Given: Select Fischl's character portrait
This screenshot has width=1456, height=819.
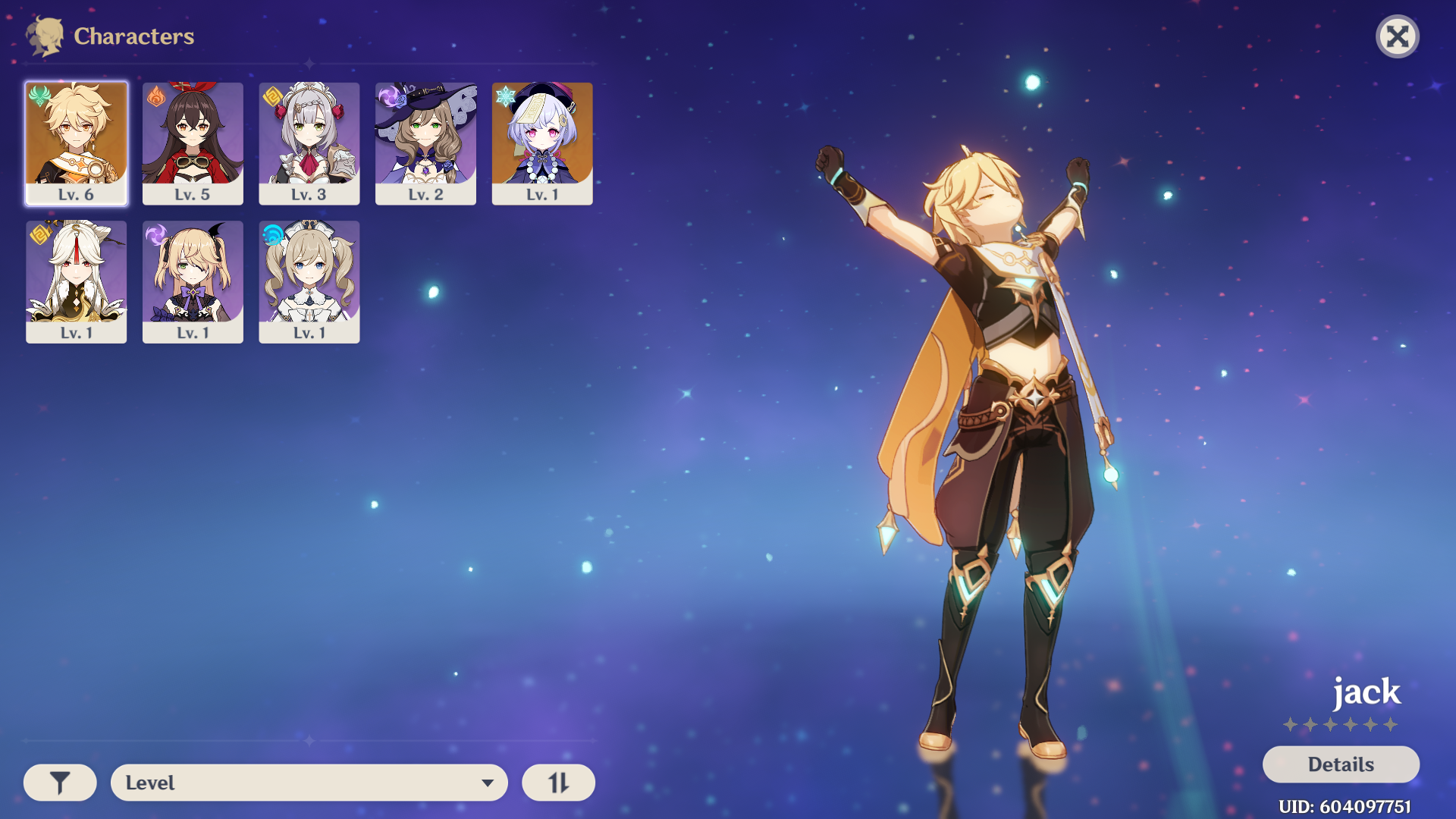Looking at the screenshot, I should (x=193, y=281).
